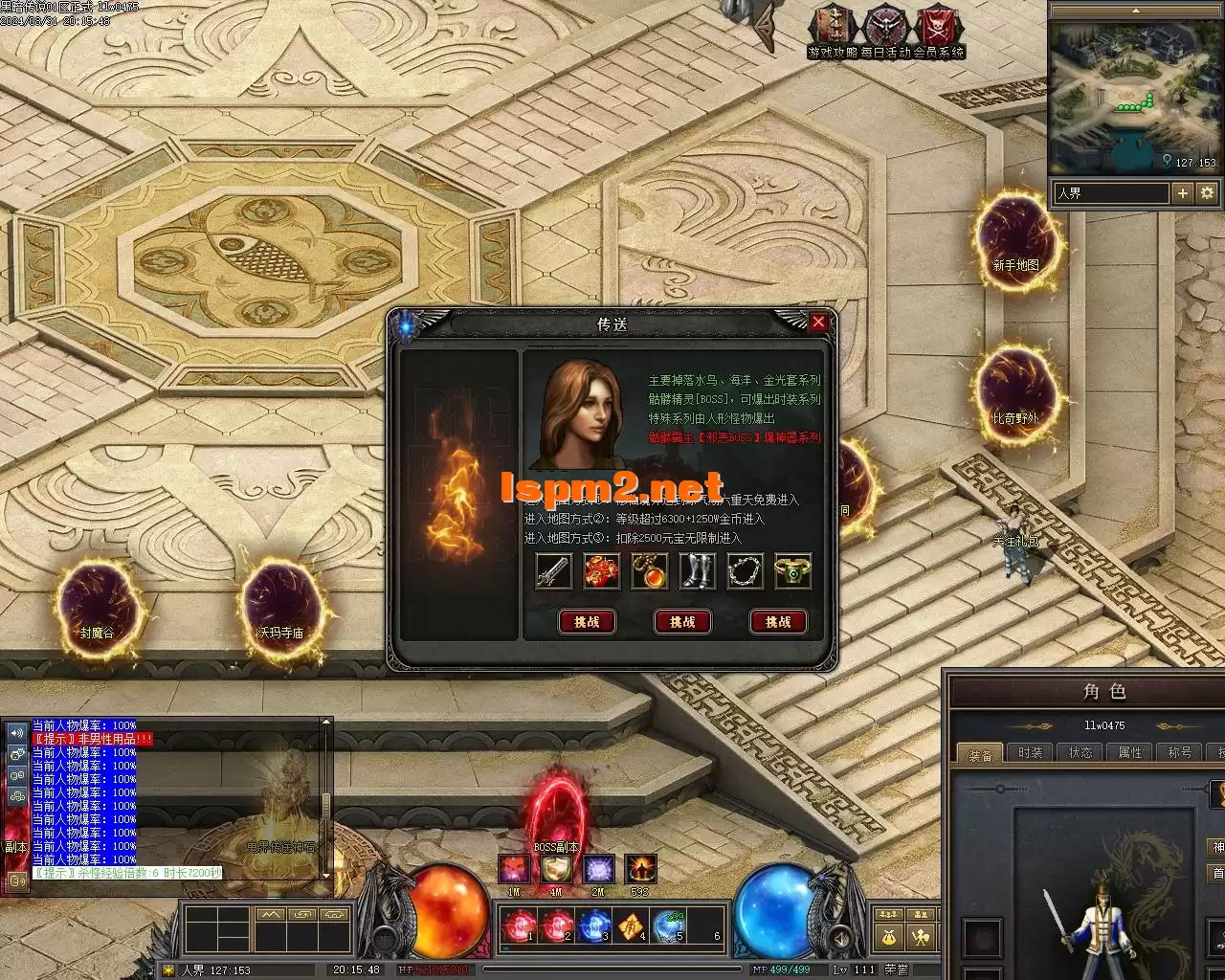Open minimap settings gear button

(x=1207, y=193)
